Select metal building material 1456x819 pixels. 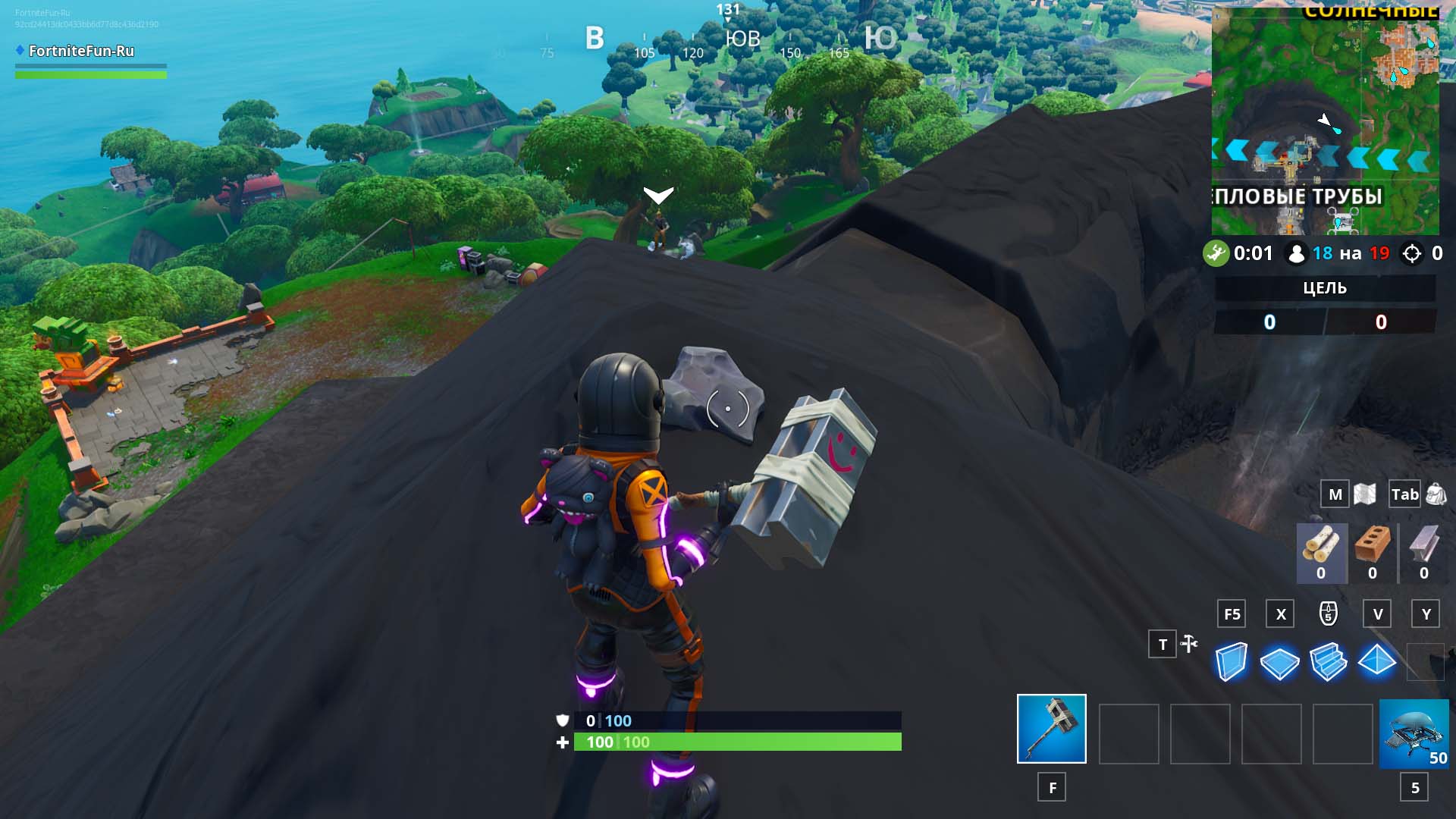tap(1423, 553)
